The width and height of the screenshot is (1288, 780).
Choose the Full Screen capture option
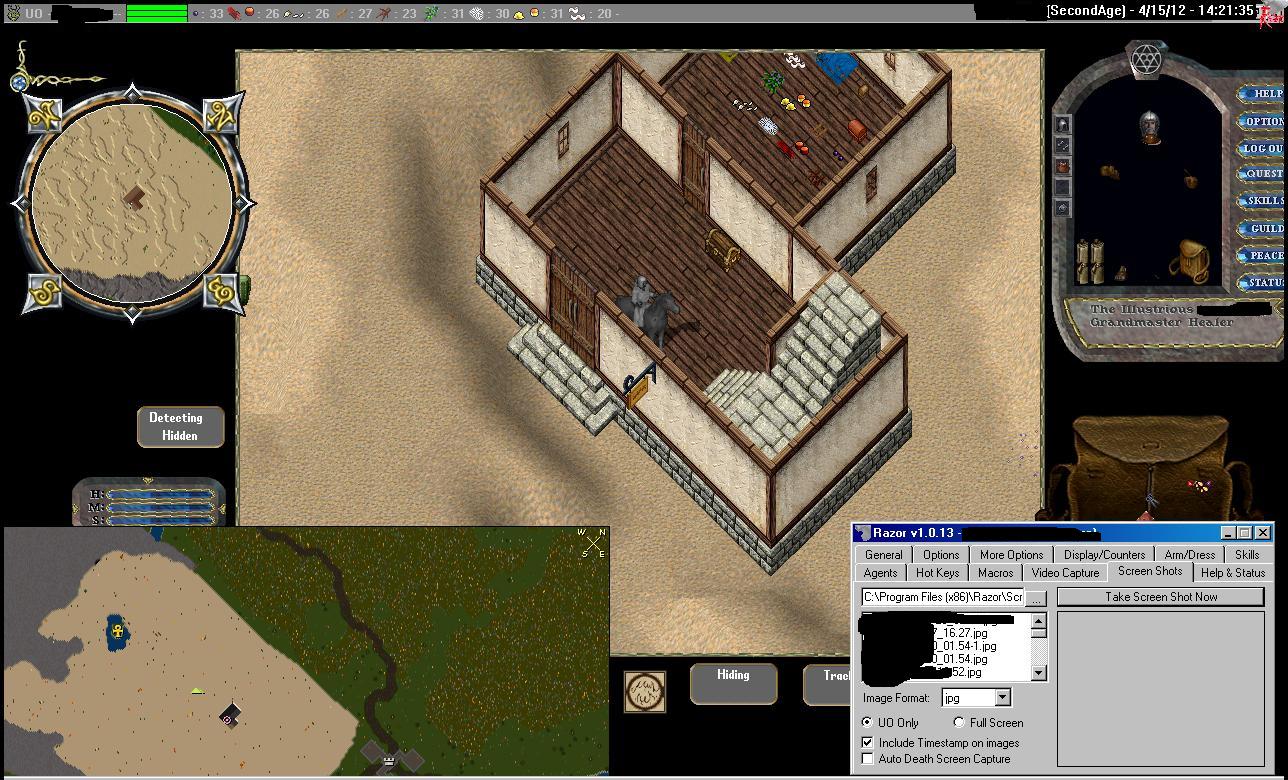click(x=960, y=723)
